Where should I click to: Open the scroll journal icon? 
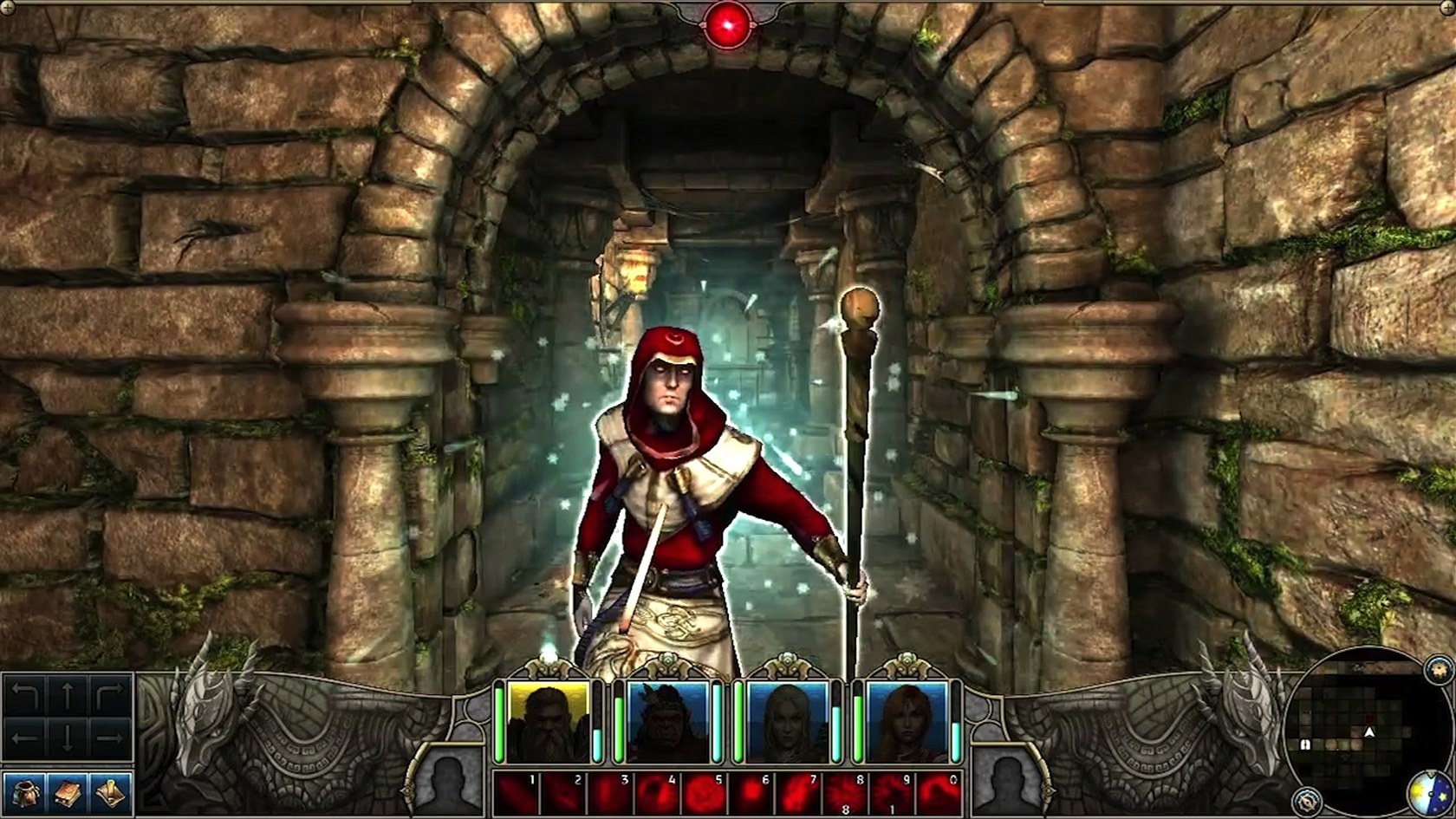point(110,793)
